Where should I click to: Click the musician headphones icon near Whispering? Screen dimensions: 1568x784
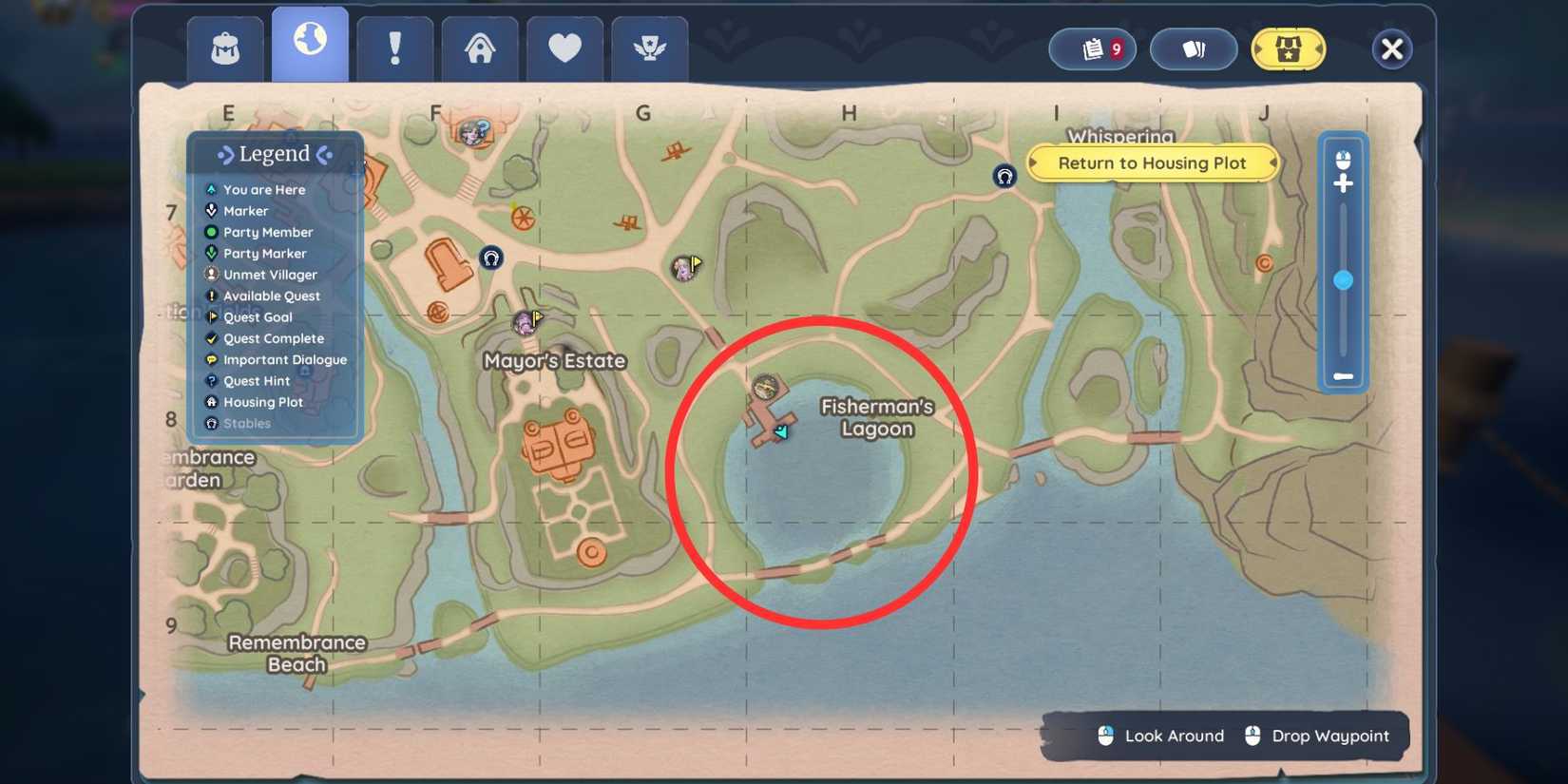[x=1004, y=176]
